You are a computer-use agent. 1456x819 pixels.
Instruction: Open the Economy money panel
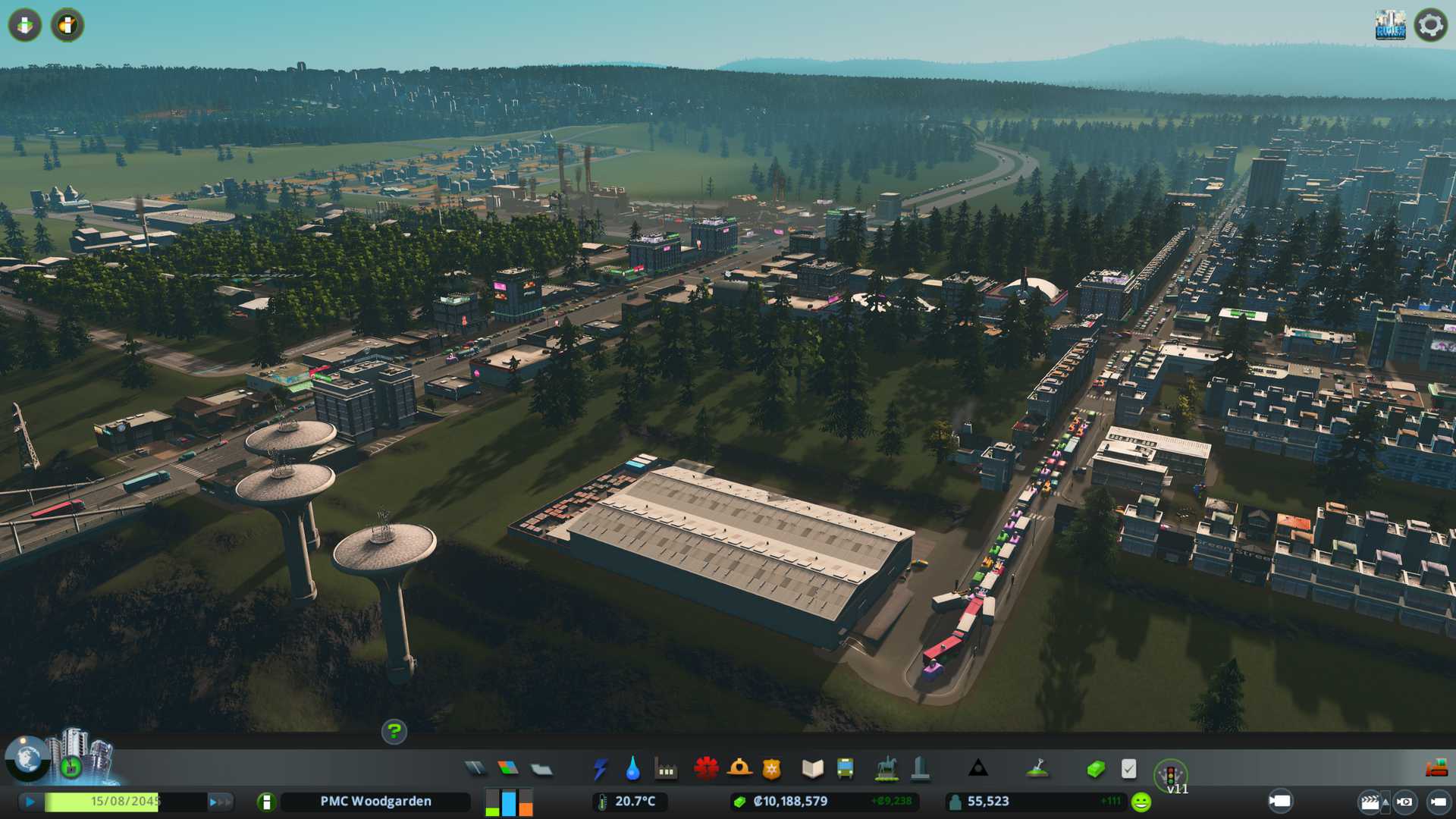(1095, 769)
